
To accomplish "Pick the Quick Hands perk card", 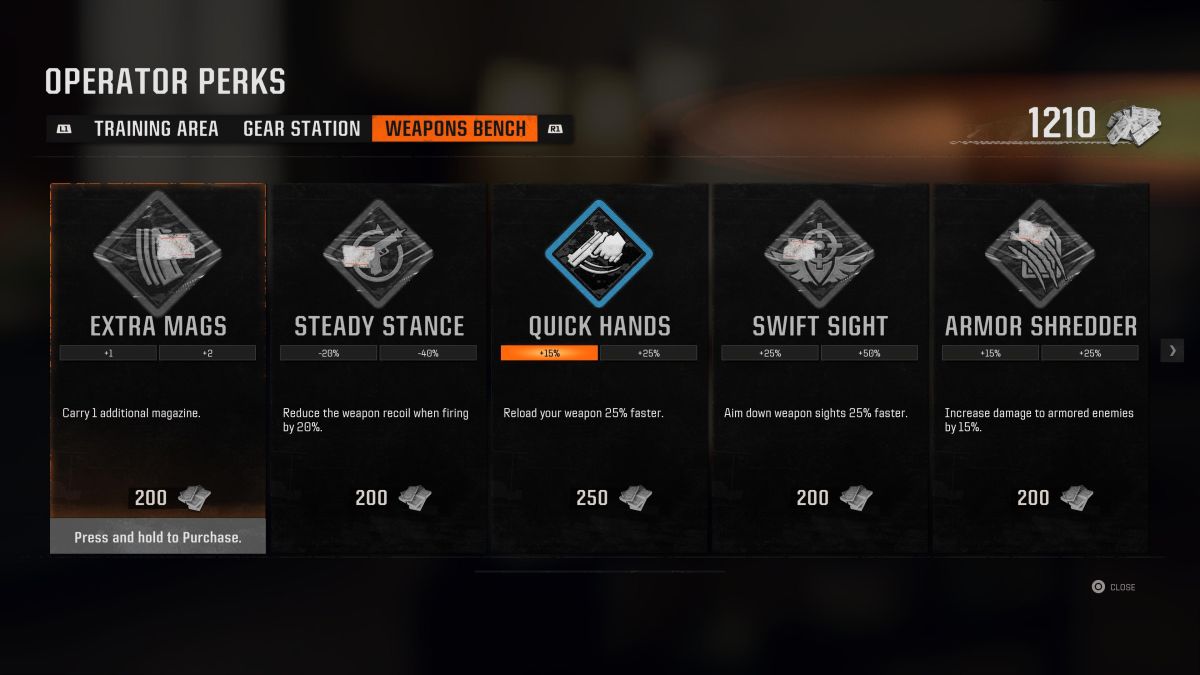I will [x=599, y=350].
